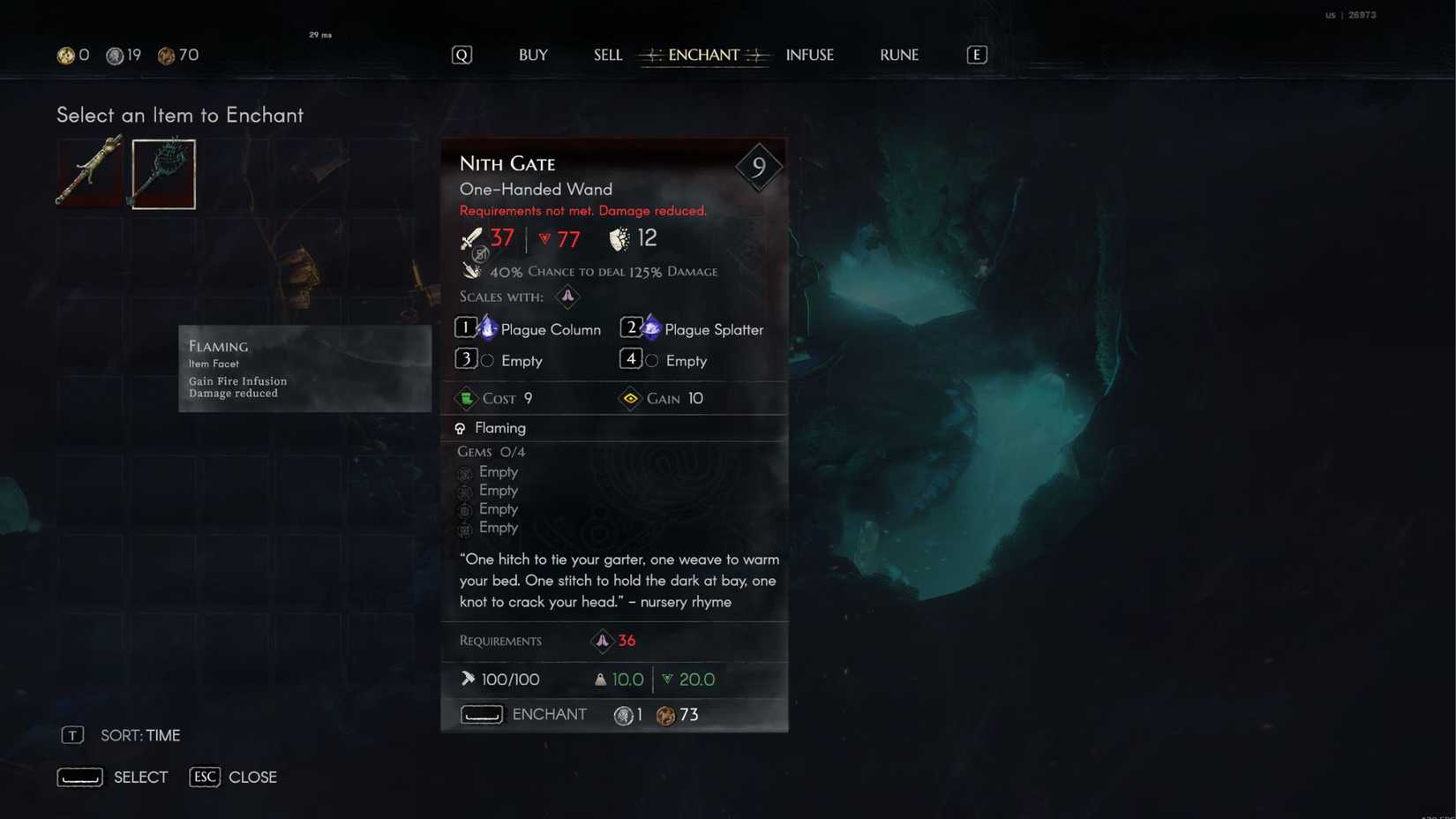
Task: Go to the INFUSE tab
Action: tap(809, 55)
